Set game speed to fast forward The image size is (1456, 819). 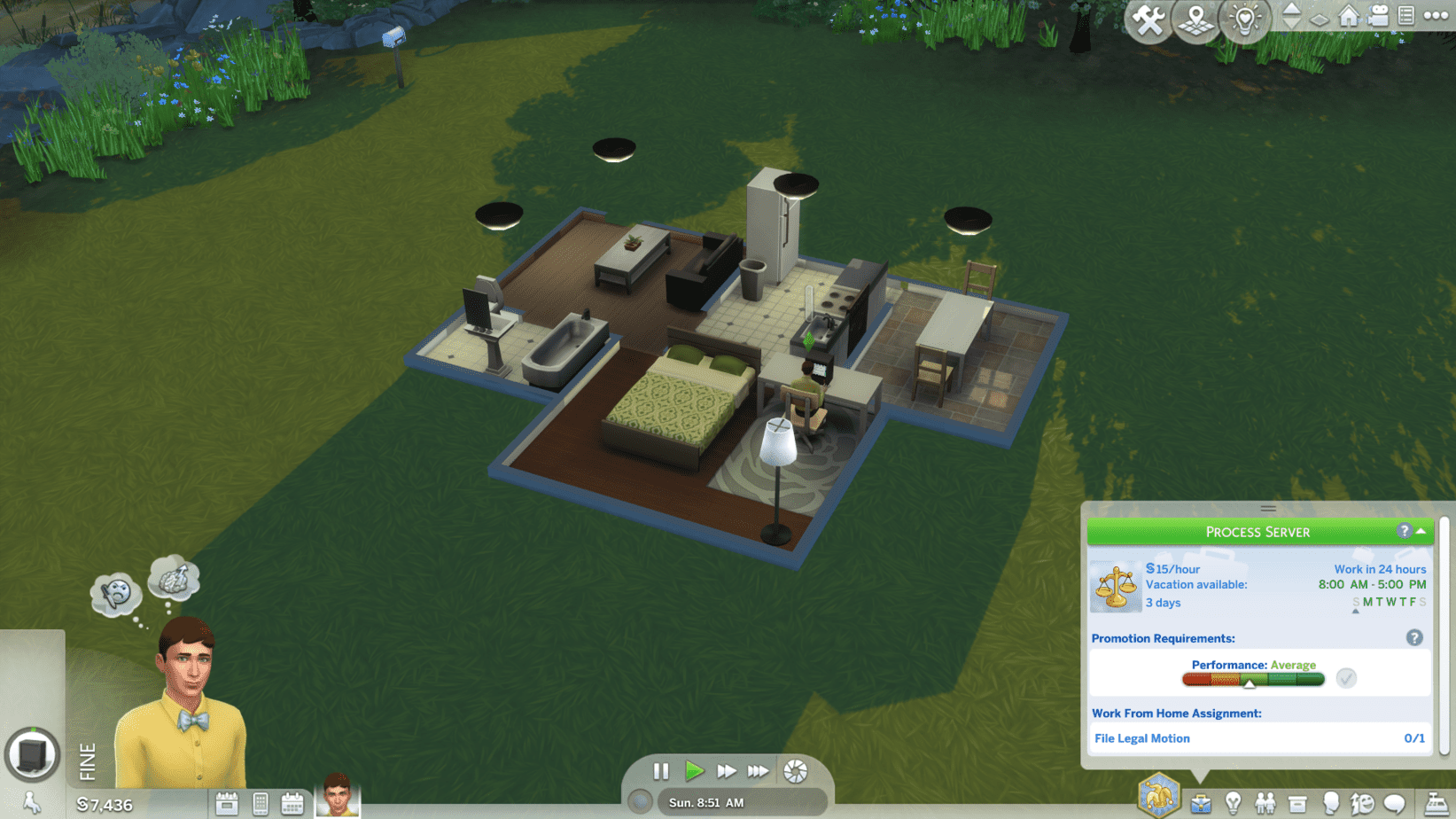coord(726,771)
